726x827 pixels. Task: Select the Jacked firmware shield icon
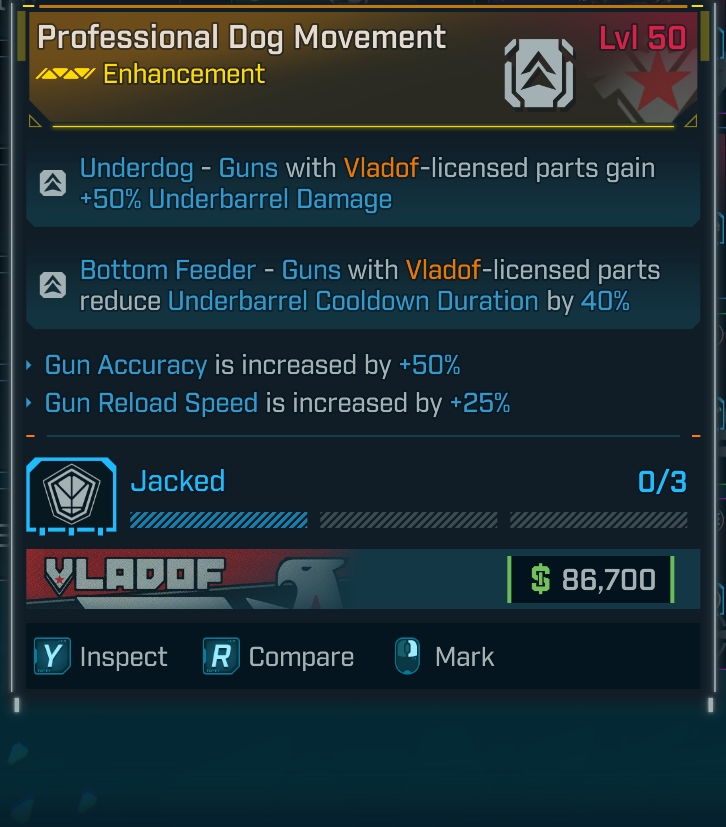71,495
